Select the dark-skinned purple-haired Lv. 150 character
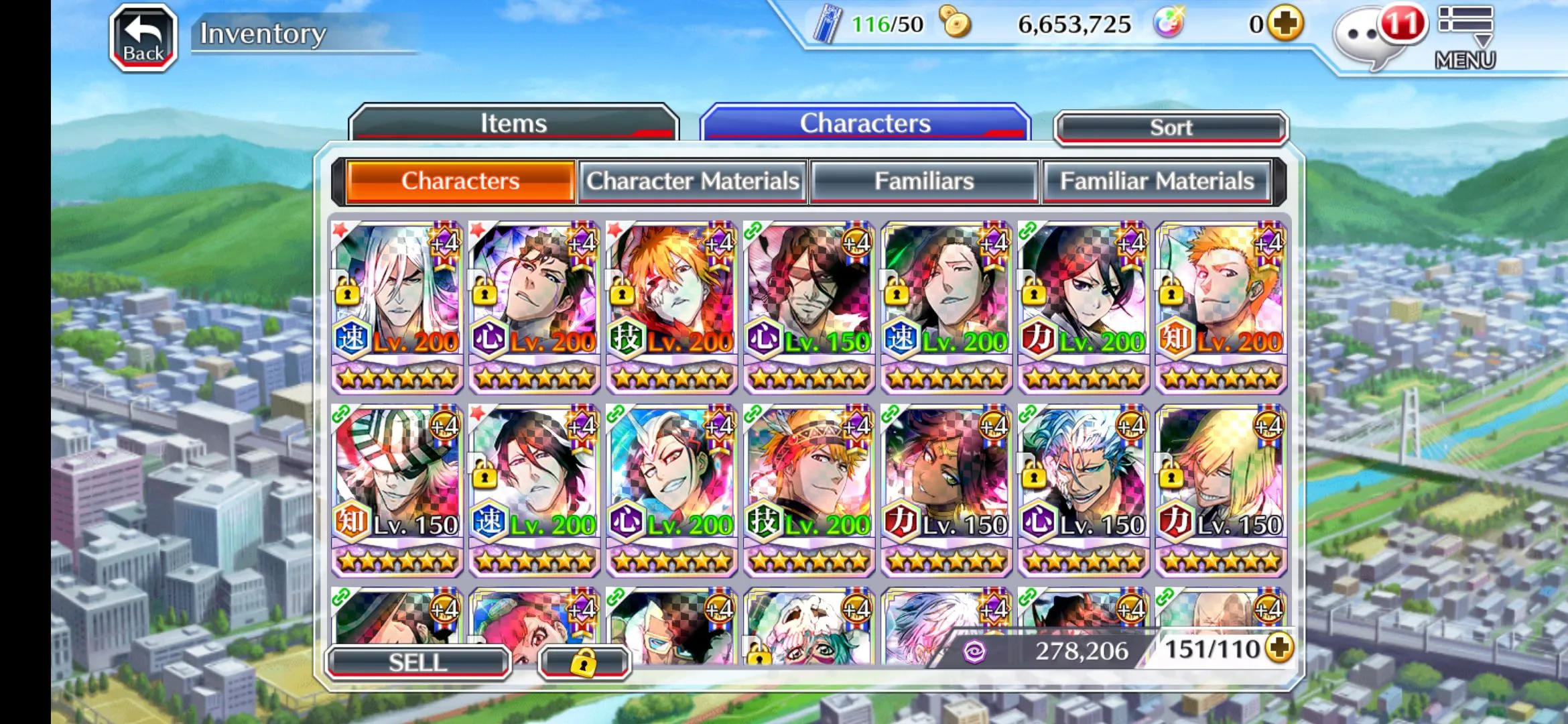This screenshot has width=1568, height=724. pos(946,489)
